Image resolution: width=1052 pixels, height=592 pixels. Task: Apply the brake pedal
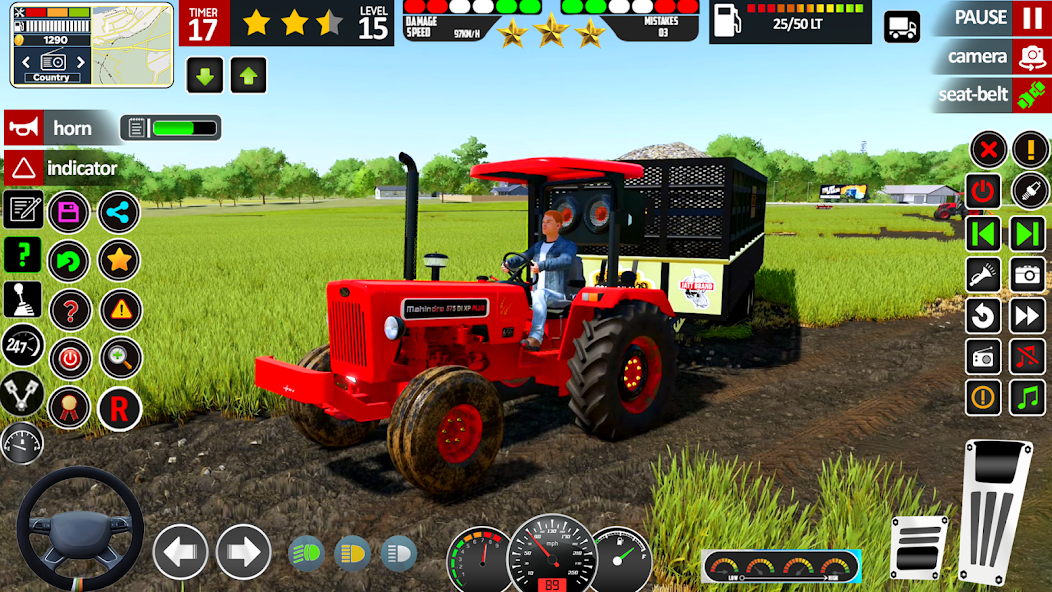click(x=917, y=547)
